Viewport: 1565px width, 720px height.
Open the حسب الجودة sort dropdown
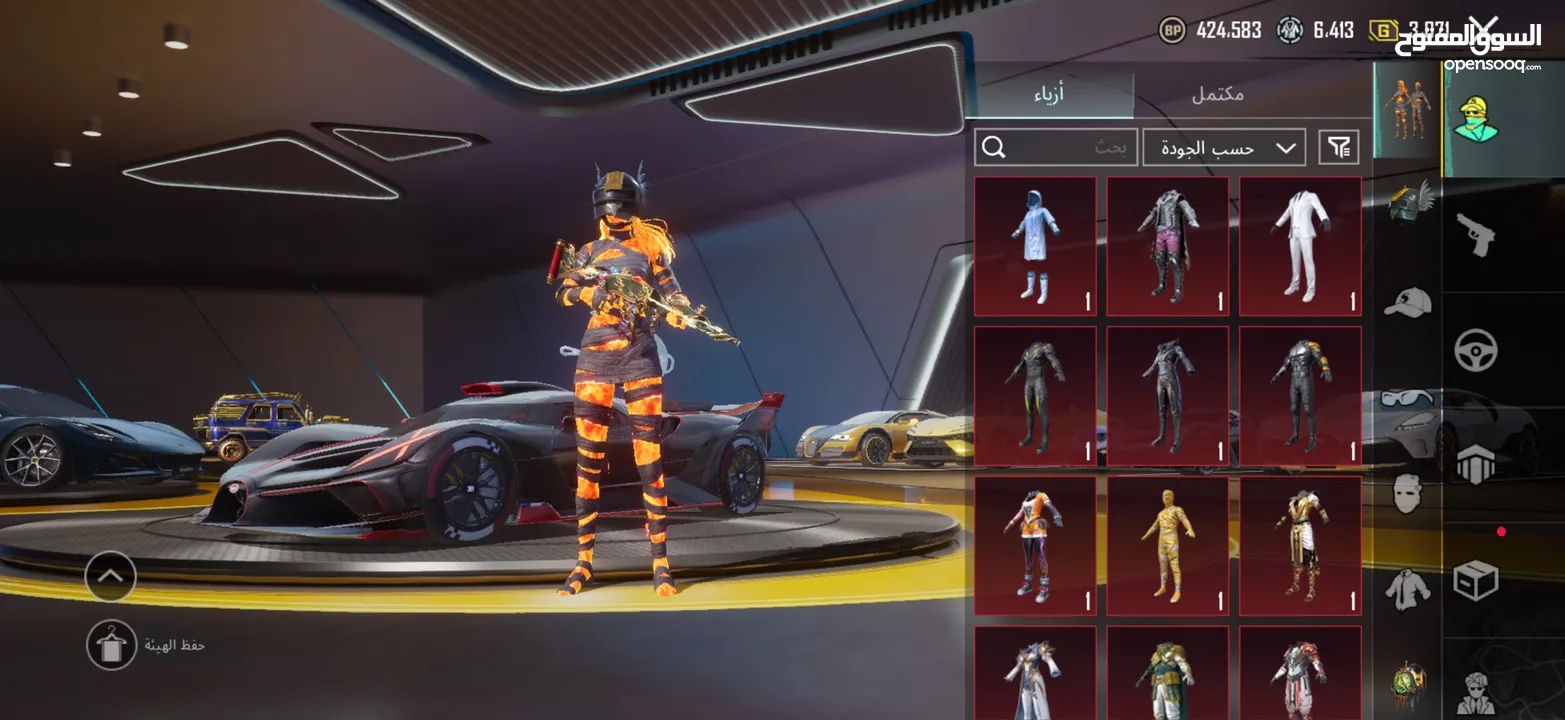tap(1224, 148)
